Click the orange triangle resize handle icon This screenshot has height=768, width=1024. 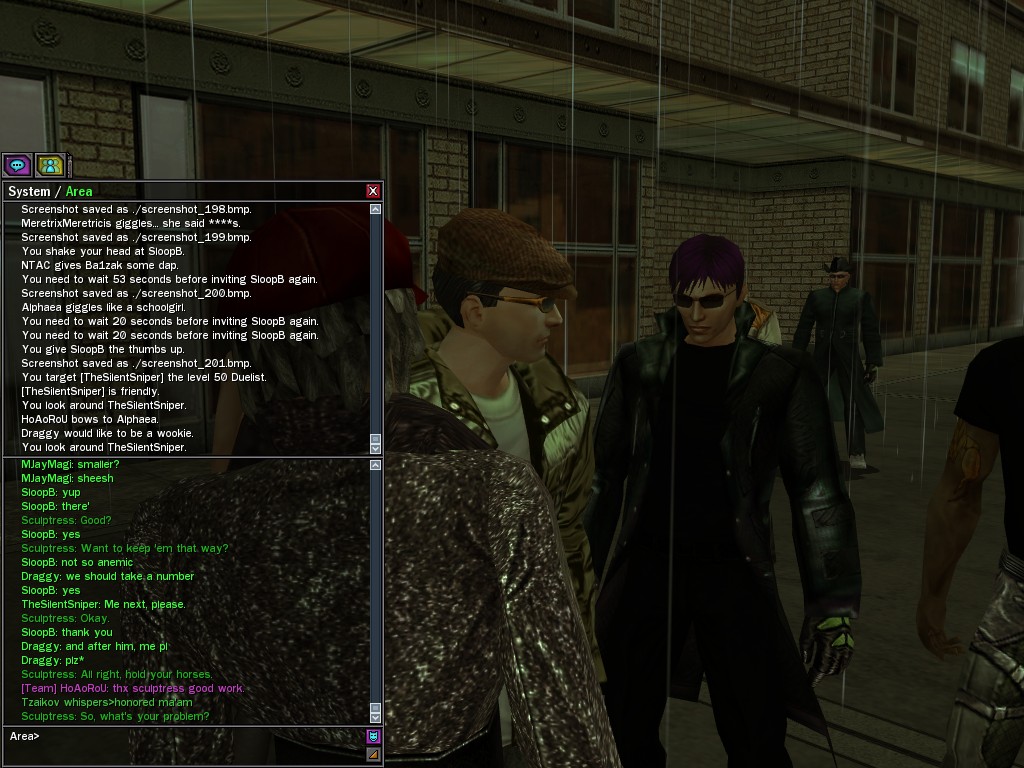(x=373, y=754)
